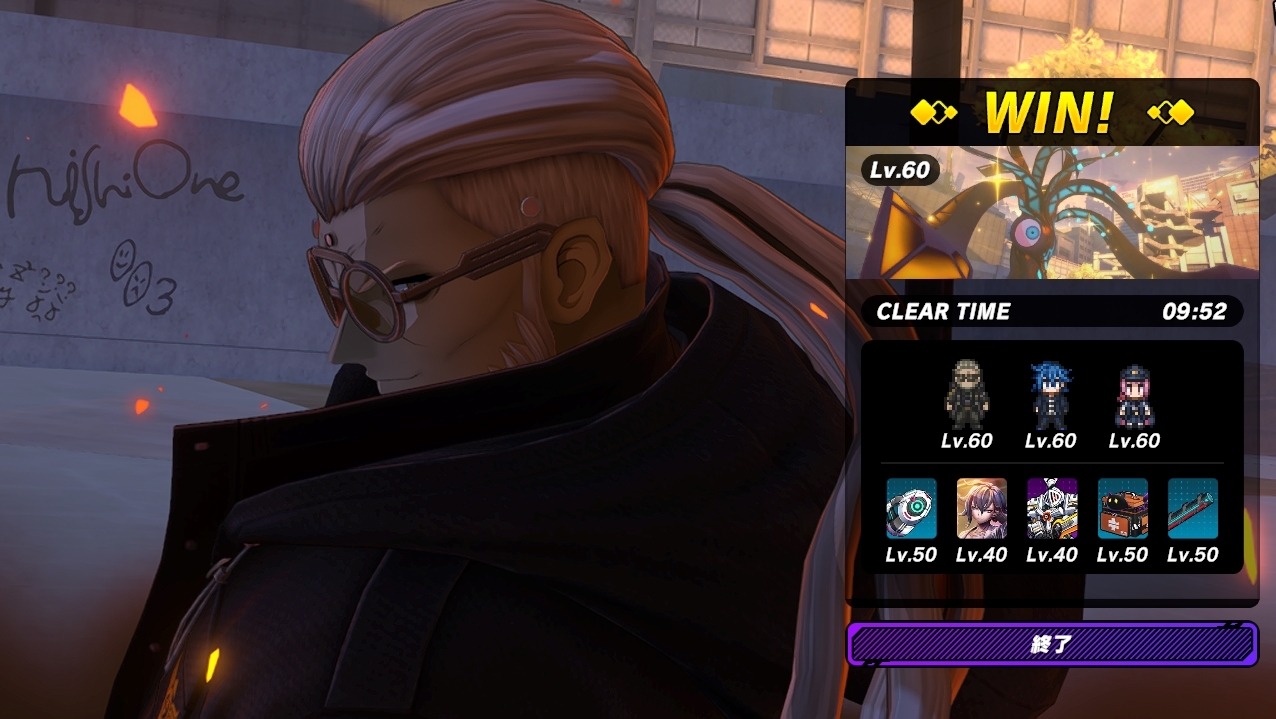
Task: Select the blue-haired pixel character
Action: click(x=1050, y=395)
